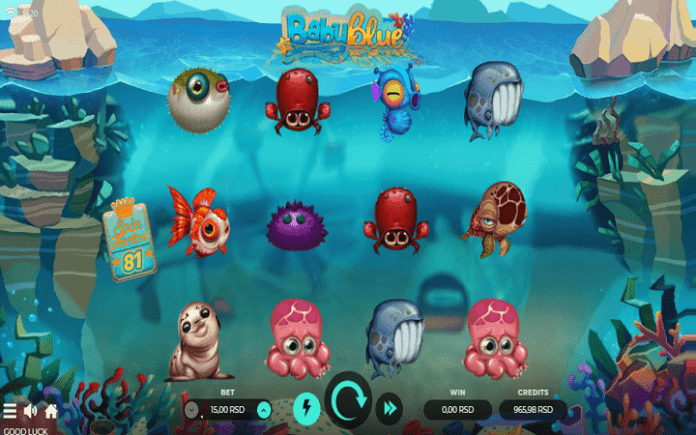Go to the home screen
This screenshot has width=696, height=435.
[50, 410]
